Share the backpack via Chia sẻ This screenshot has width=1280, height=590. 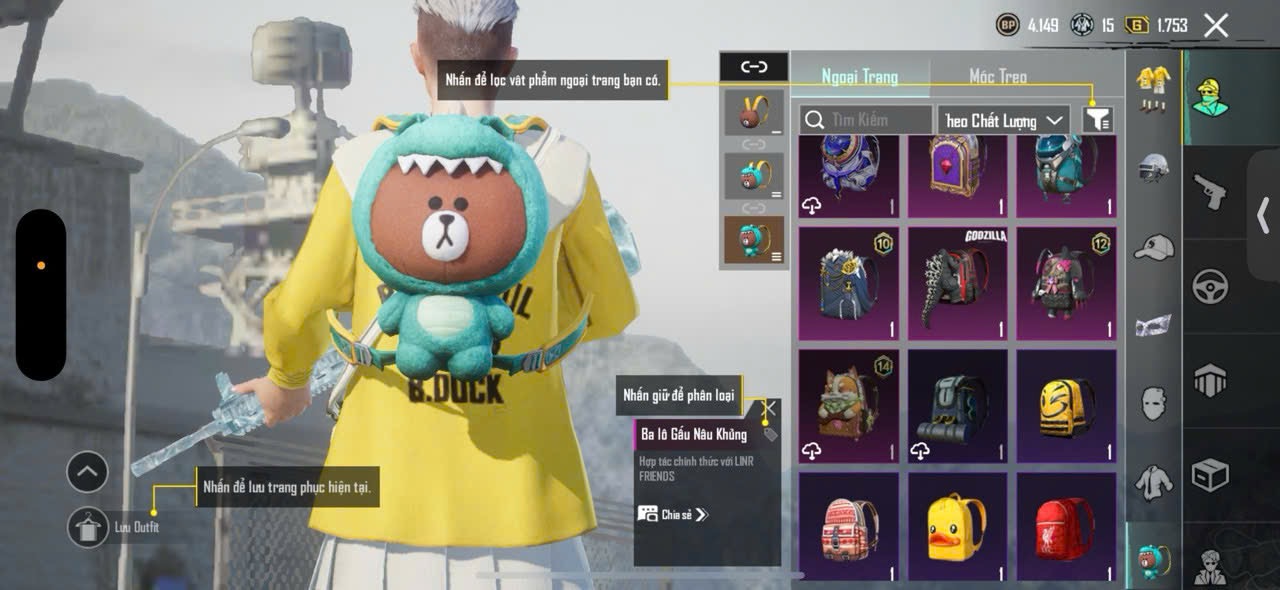click(673, 514)
